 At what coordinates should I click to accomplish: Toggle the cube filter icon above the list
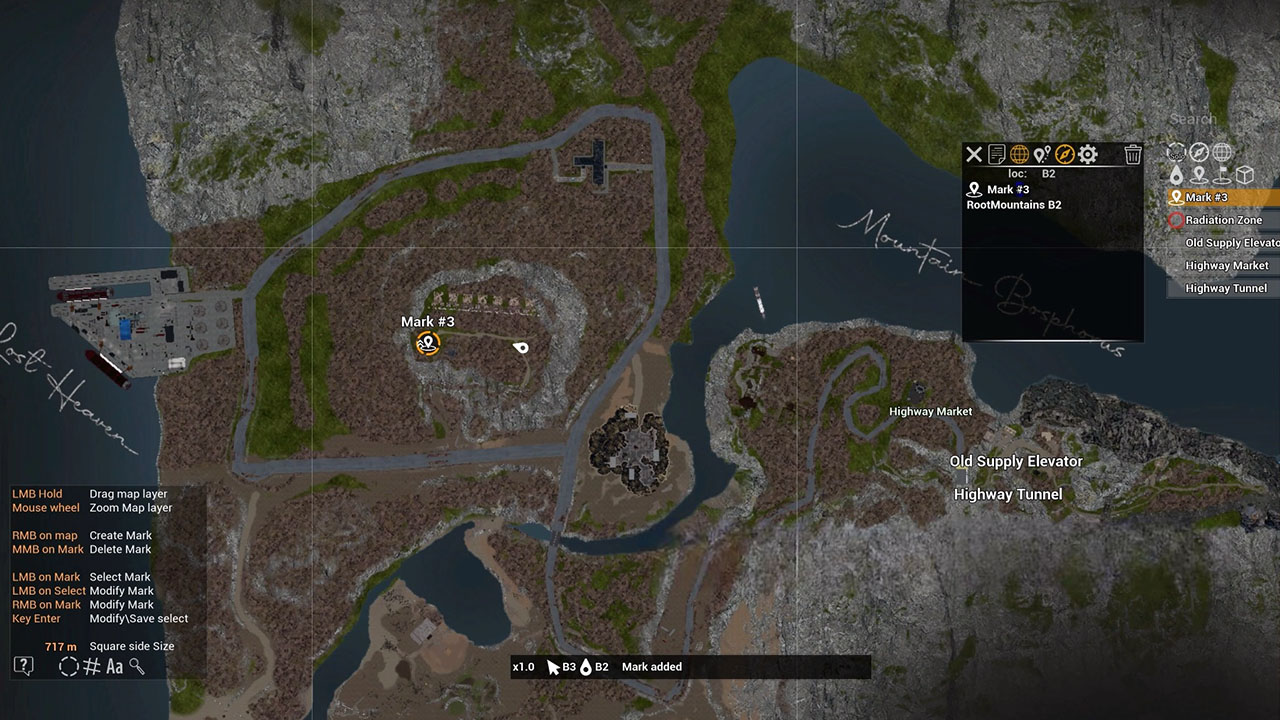(x=1245, y=176)
